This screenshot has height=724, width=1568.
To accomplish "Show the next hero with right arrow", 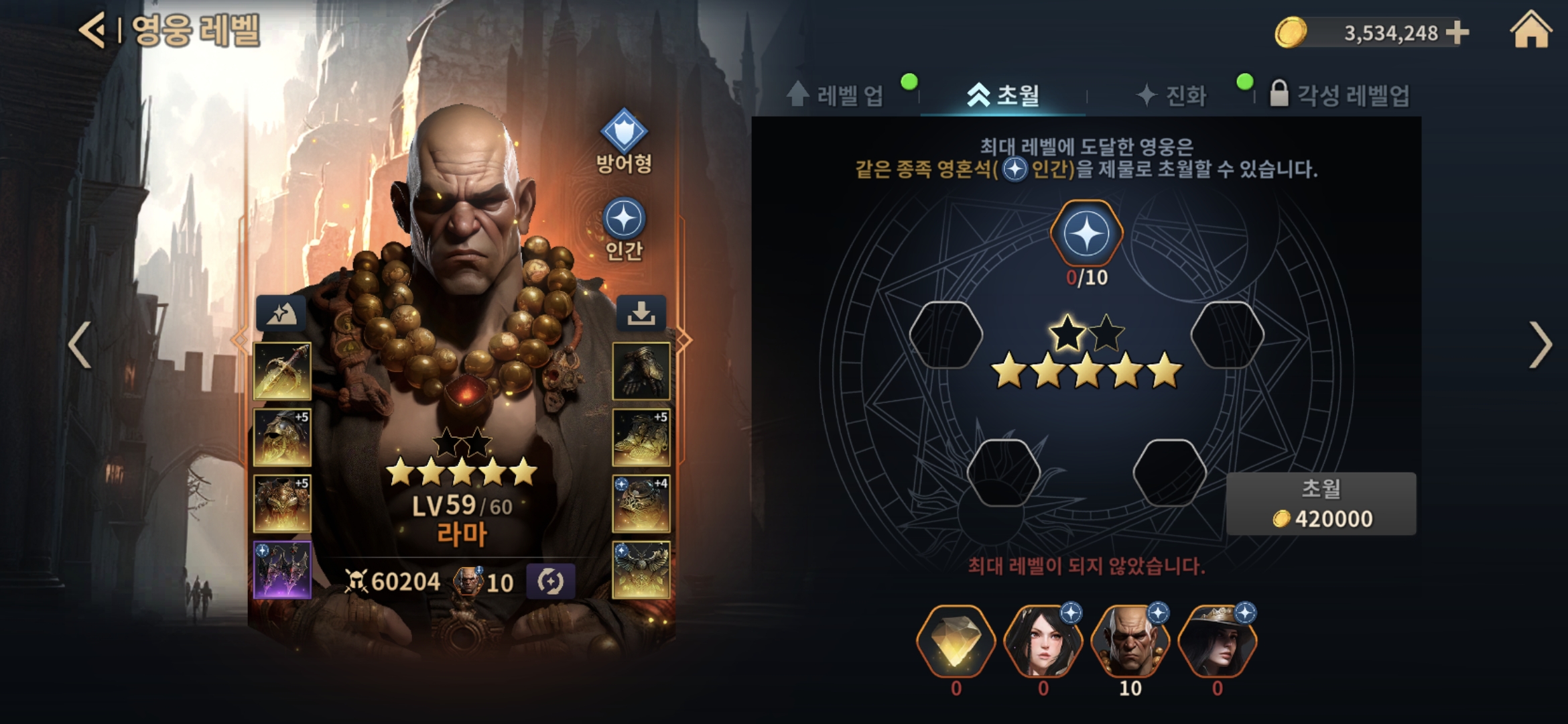I will 1540,345.
